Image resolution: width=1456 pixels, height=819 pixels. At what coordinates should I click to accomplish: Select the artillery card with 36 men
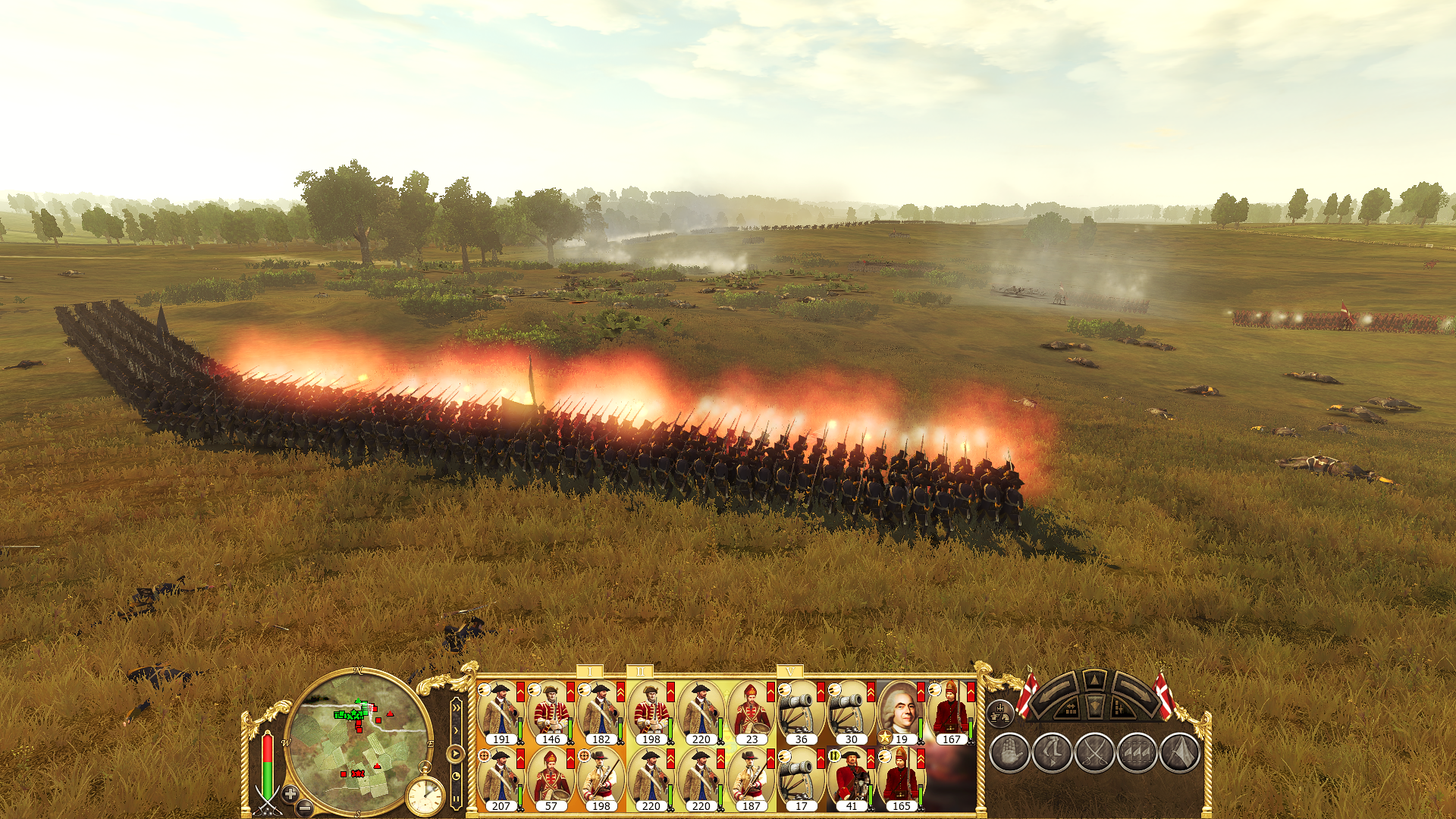[800, 711]
